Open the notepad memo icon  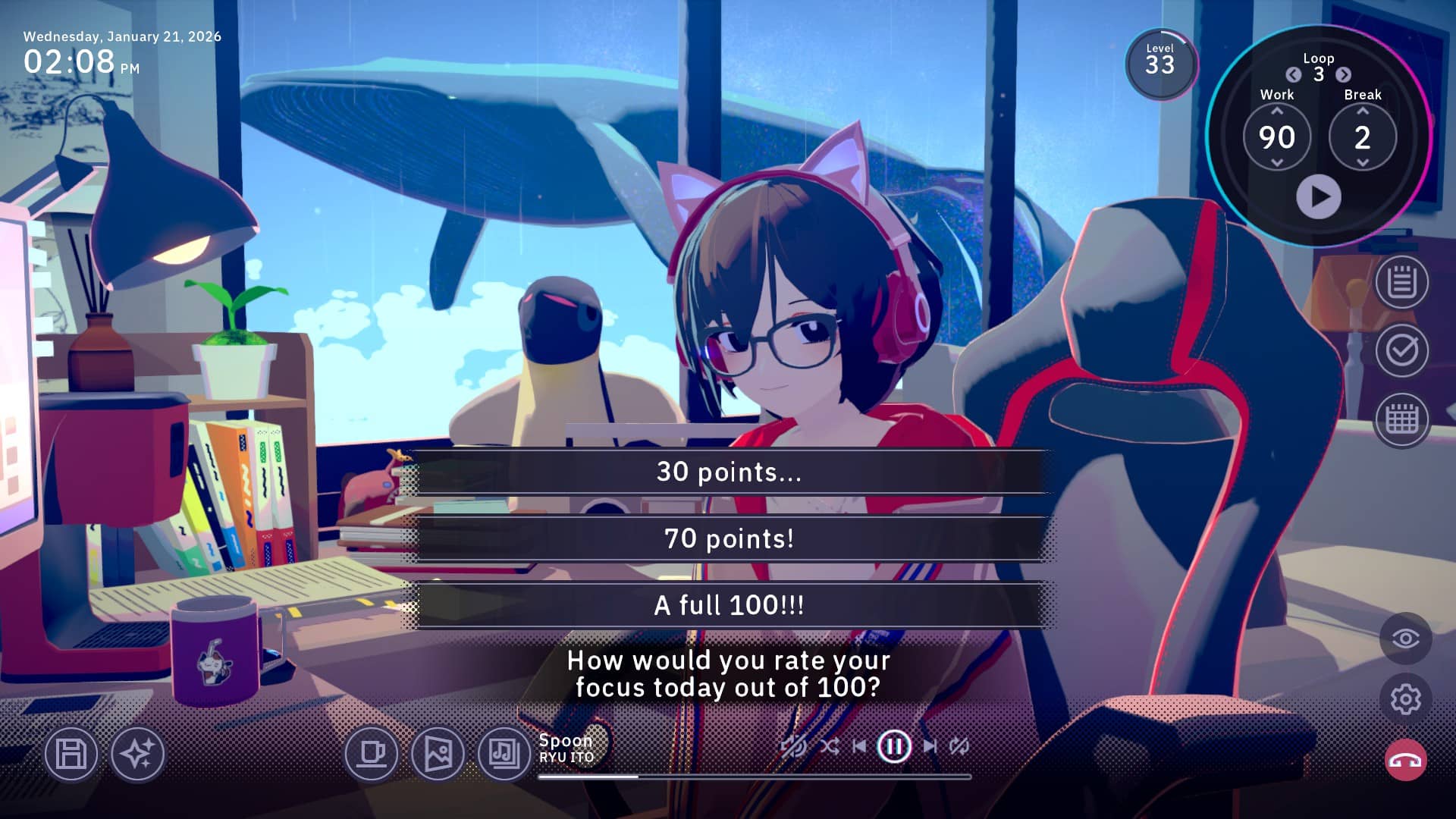tap(1401, 283)
